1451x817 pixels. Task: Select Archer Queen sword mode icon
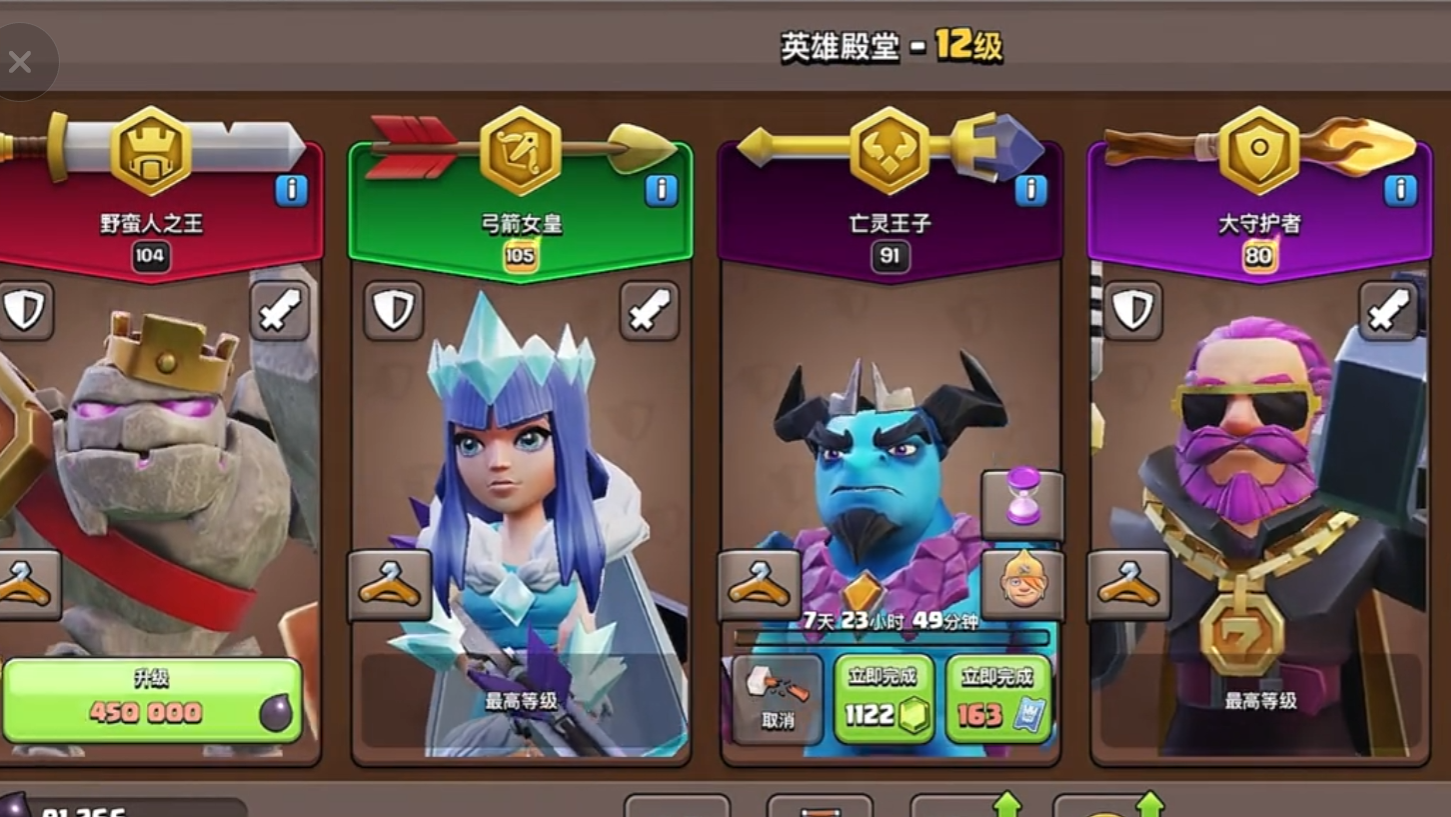(649, 311)
